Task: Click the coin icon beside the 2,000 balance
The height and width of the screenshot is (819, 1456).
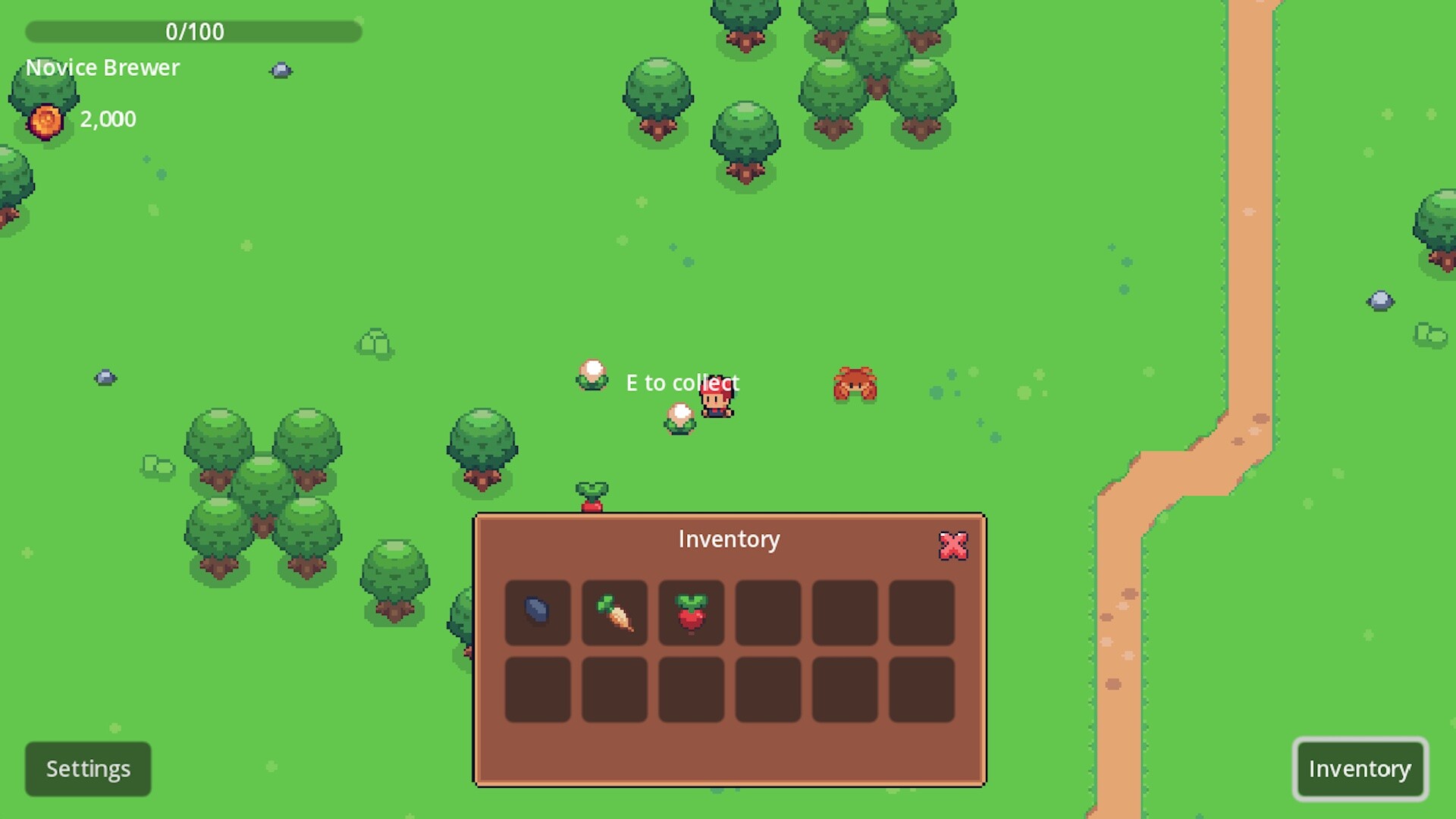Action: (x=44, y=118)
